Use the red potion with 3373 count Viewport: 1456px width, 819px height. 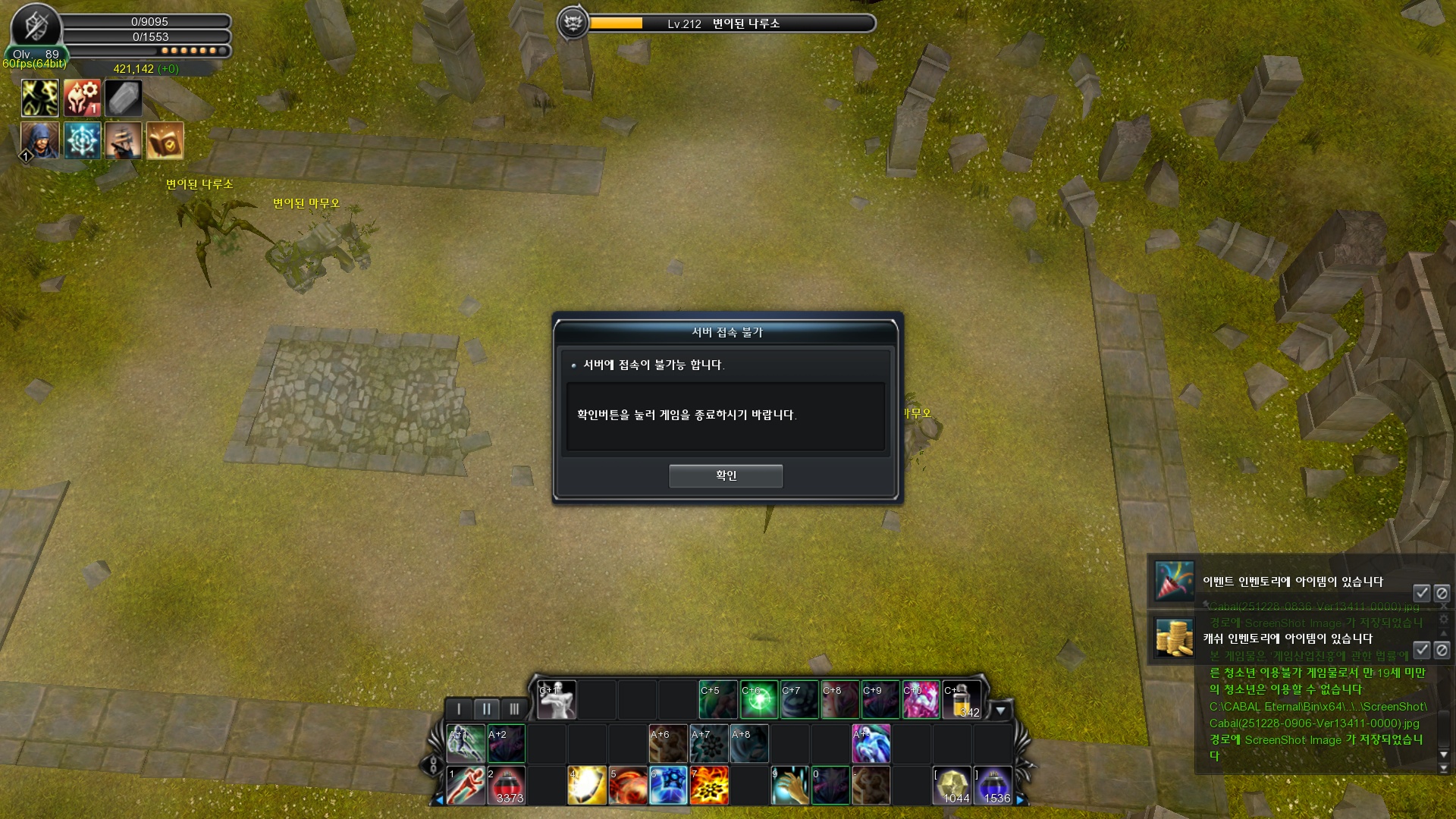click(507, 785)
